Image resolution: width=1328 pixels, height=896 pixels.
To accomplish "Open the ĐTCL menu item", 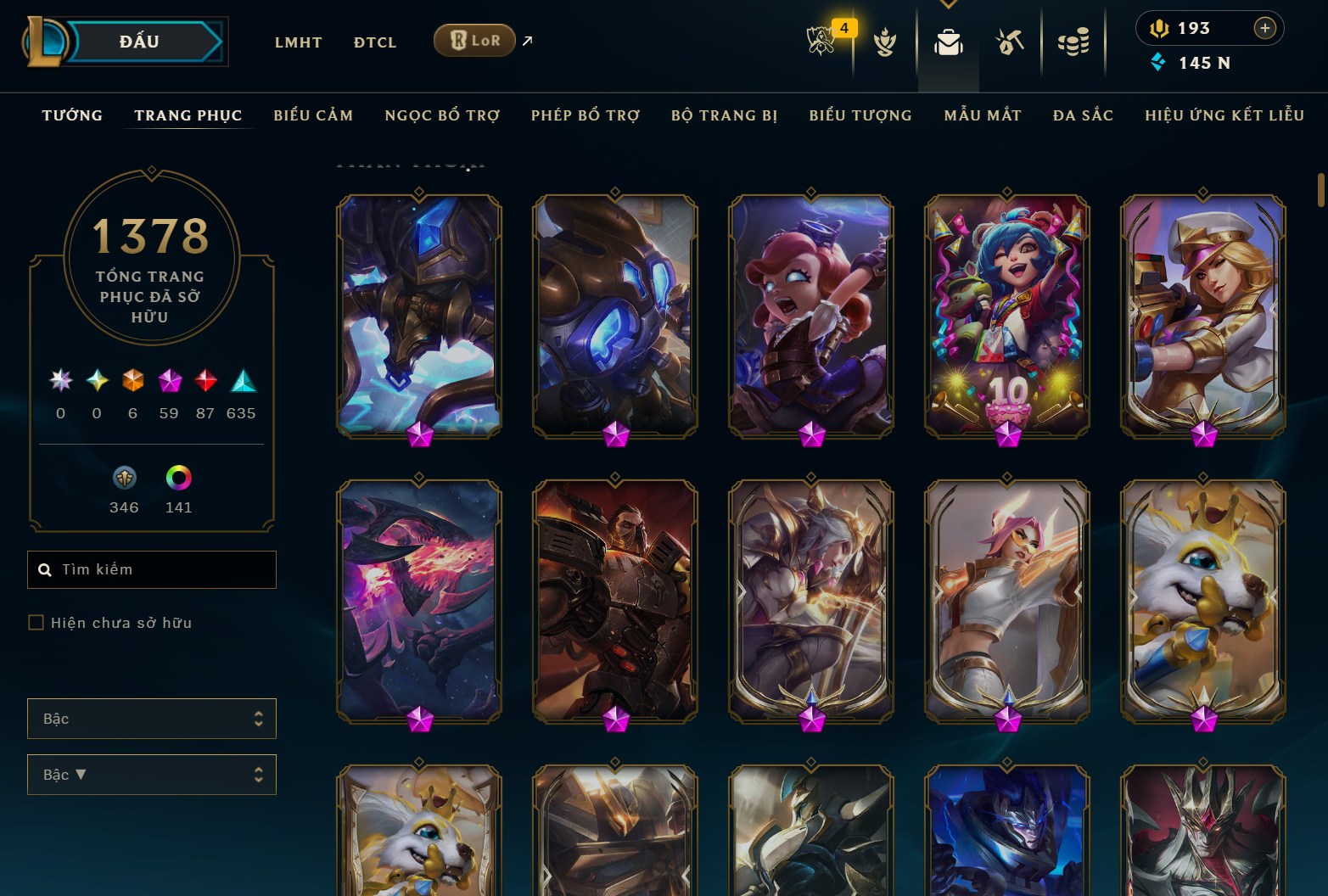I will pos(374,42).
